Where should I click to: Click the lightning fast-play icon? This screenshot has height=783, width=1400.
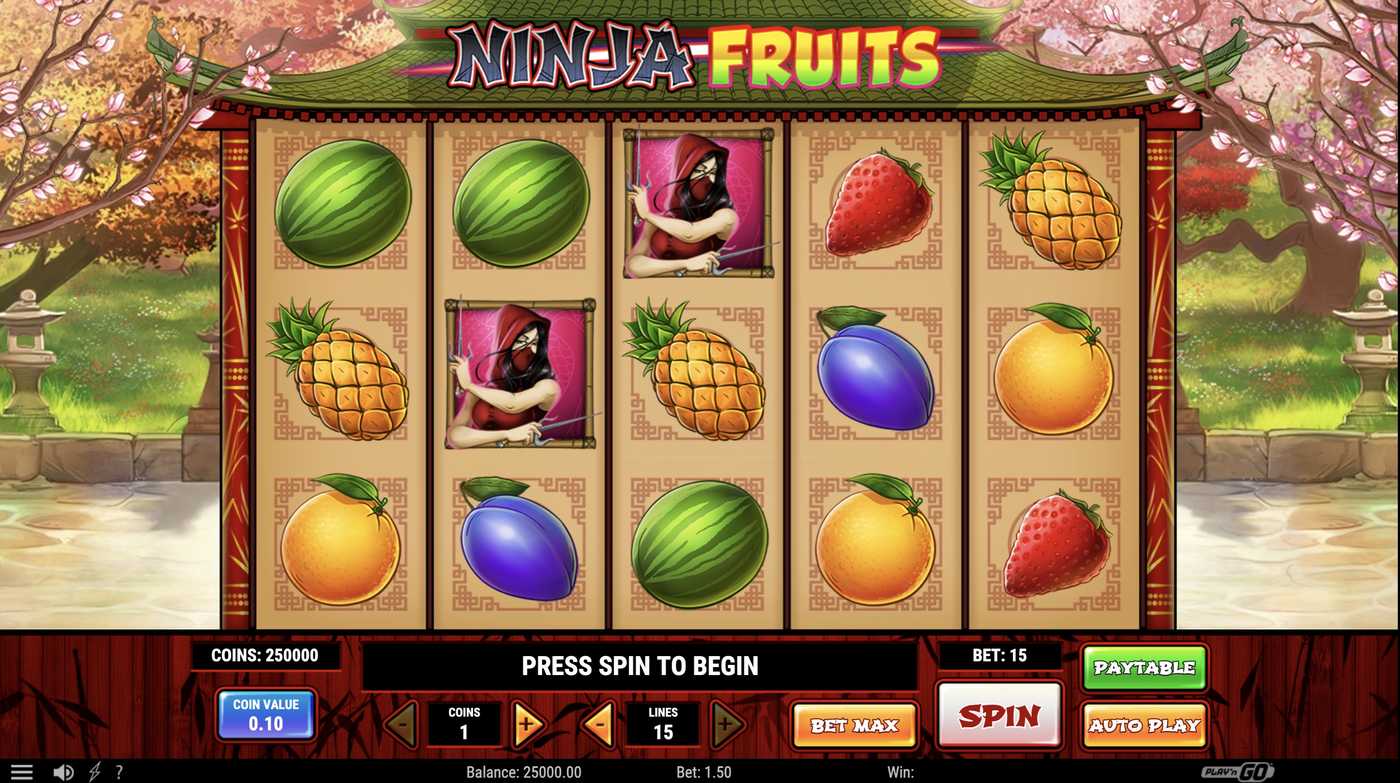click(x=93, y=770)
